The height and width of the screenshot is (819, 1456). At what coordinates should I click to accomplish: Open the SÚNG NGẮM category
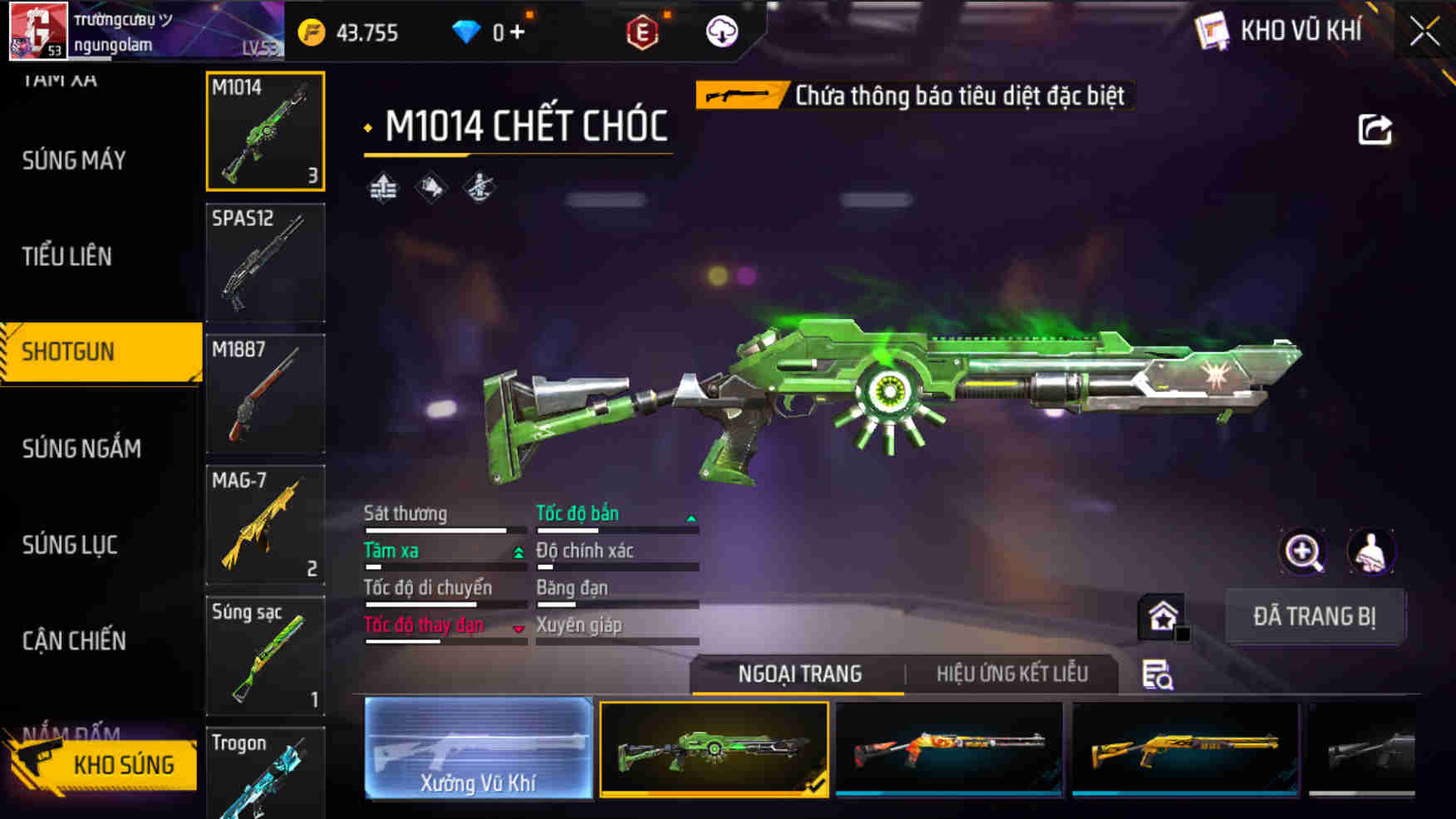(81, 449)
